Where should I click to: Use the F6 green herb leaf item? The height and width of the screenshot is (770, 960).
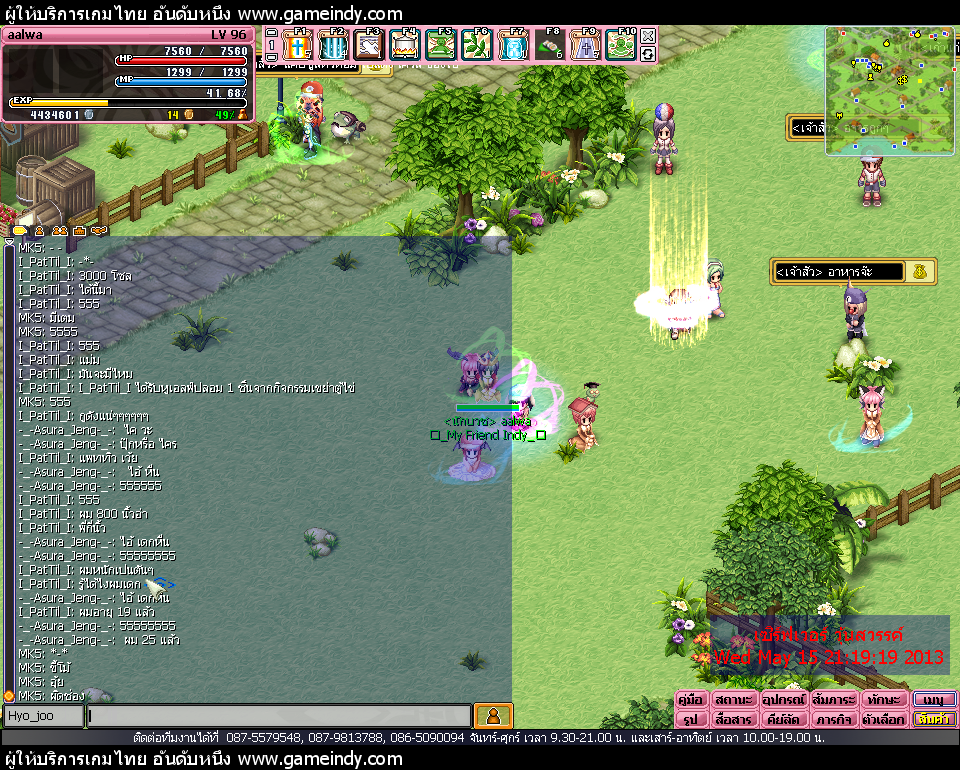476,45
